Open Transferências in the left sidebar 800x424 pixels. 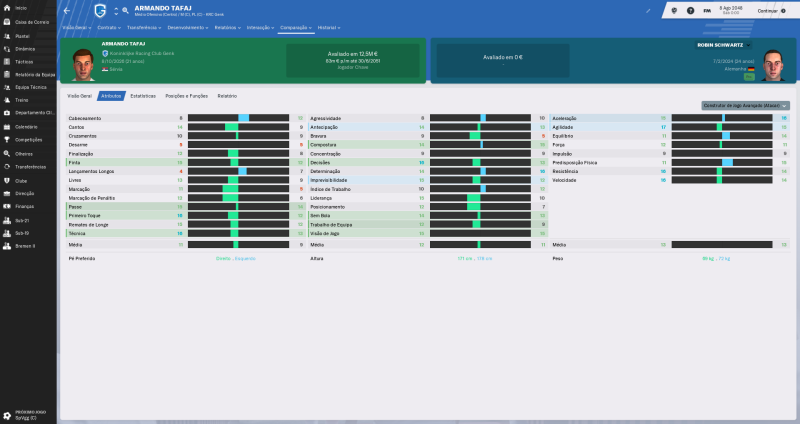coord(30,167)
